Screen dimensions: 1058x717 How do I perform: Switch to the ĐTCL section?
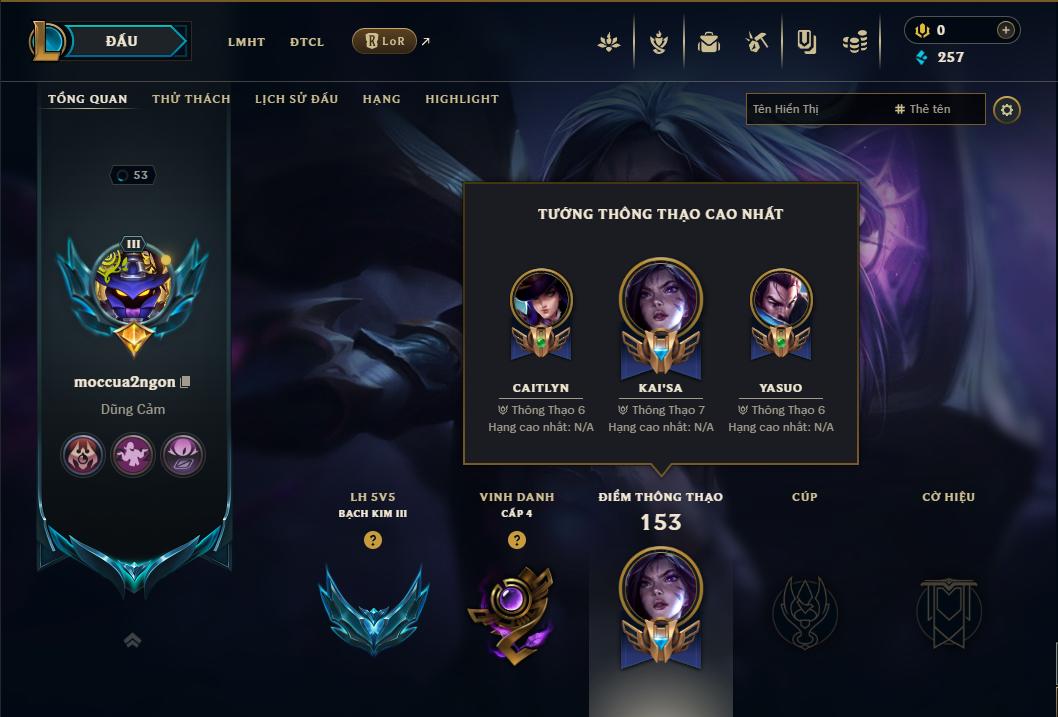[307, 42]
